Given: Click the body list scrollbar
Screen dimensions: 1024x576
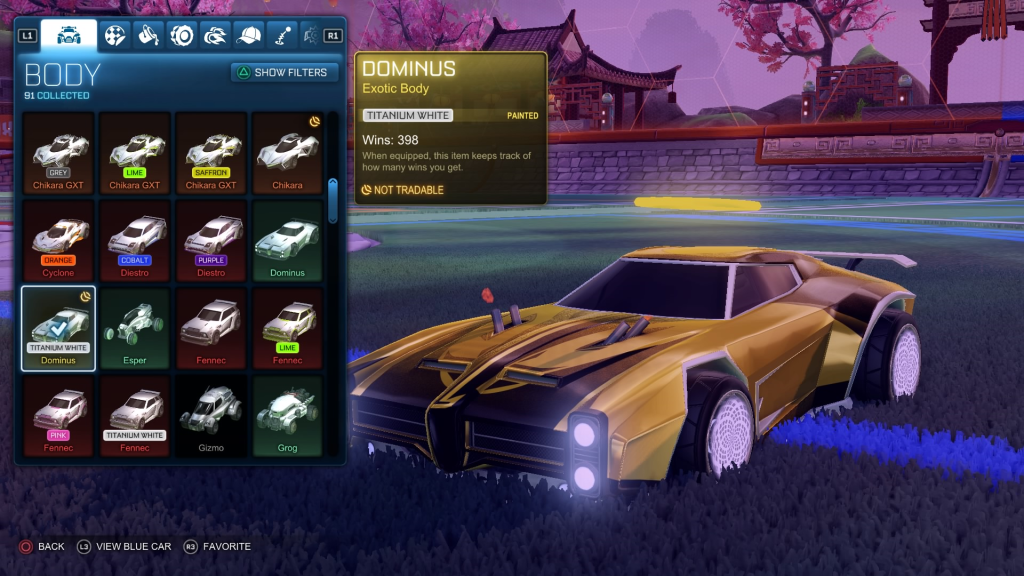Looking at the screenshot, I should click(x=333, y=200).
